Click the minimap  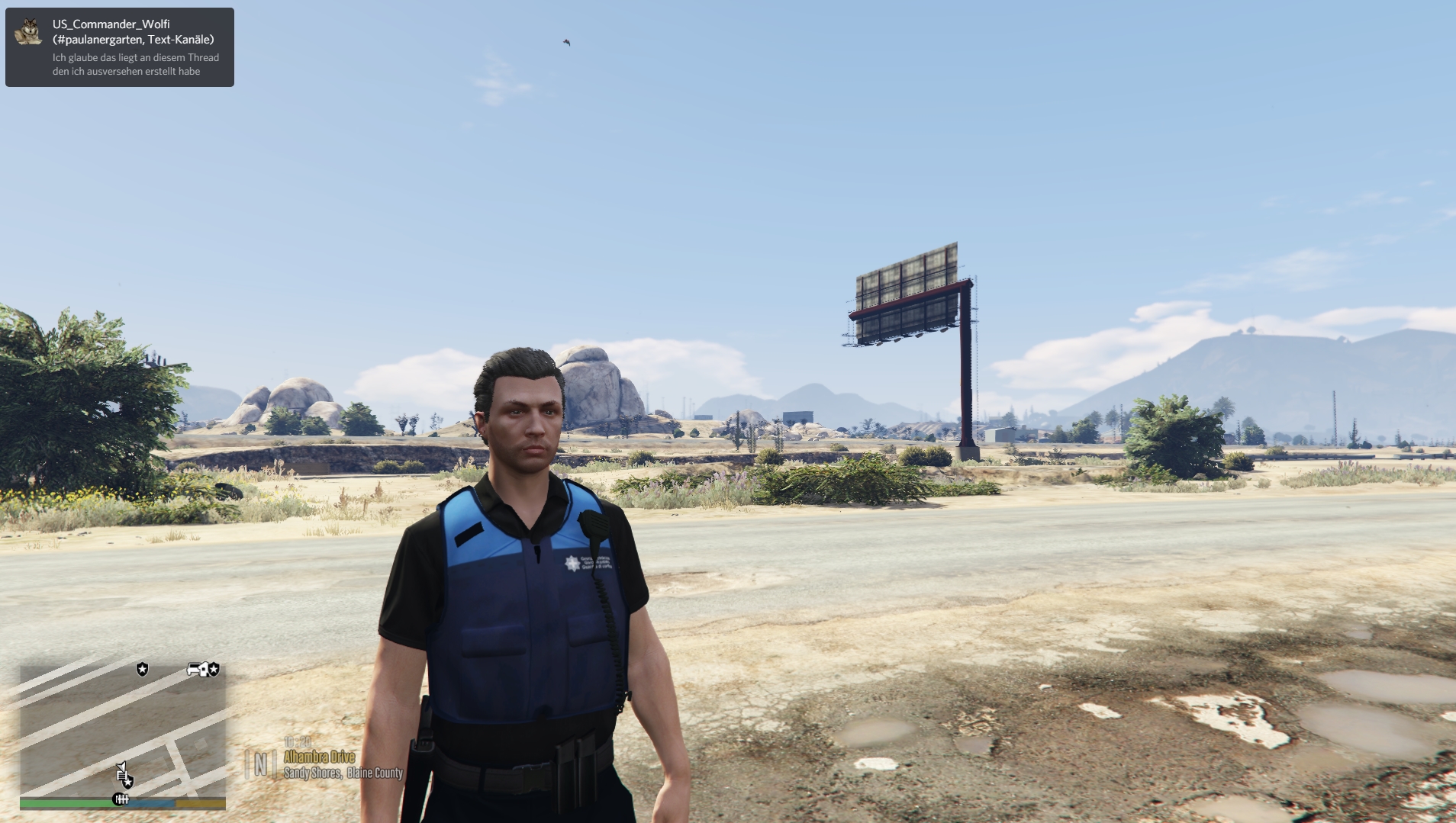[x=122, y=728]
